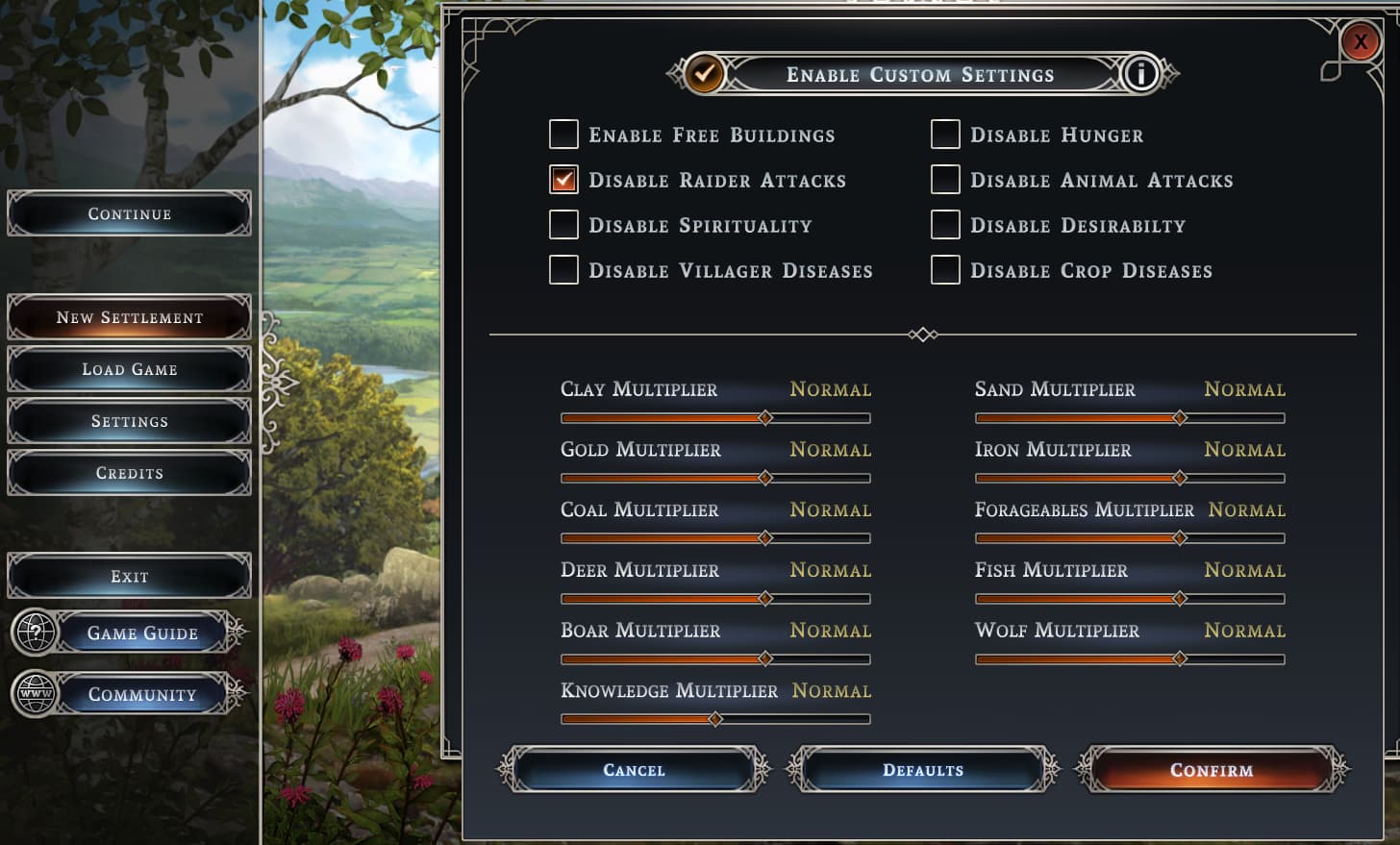
Task: Adjust the Wolf Multiplier slider handle
Action: coord(1180,659)
